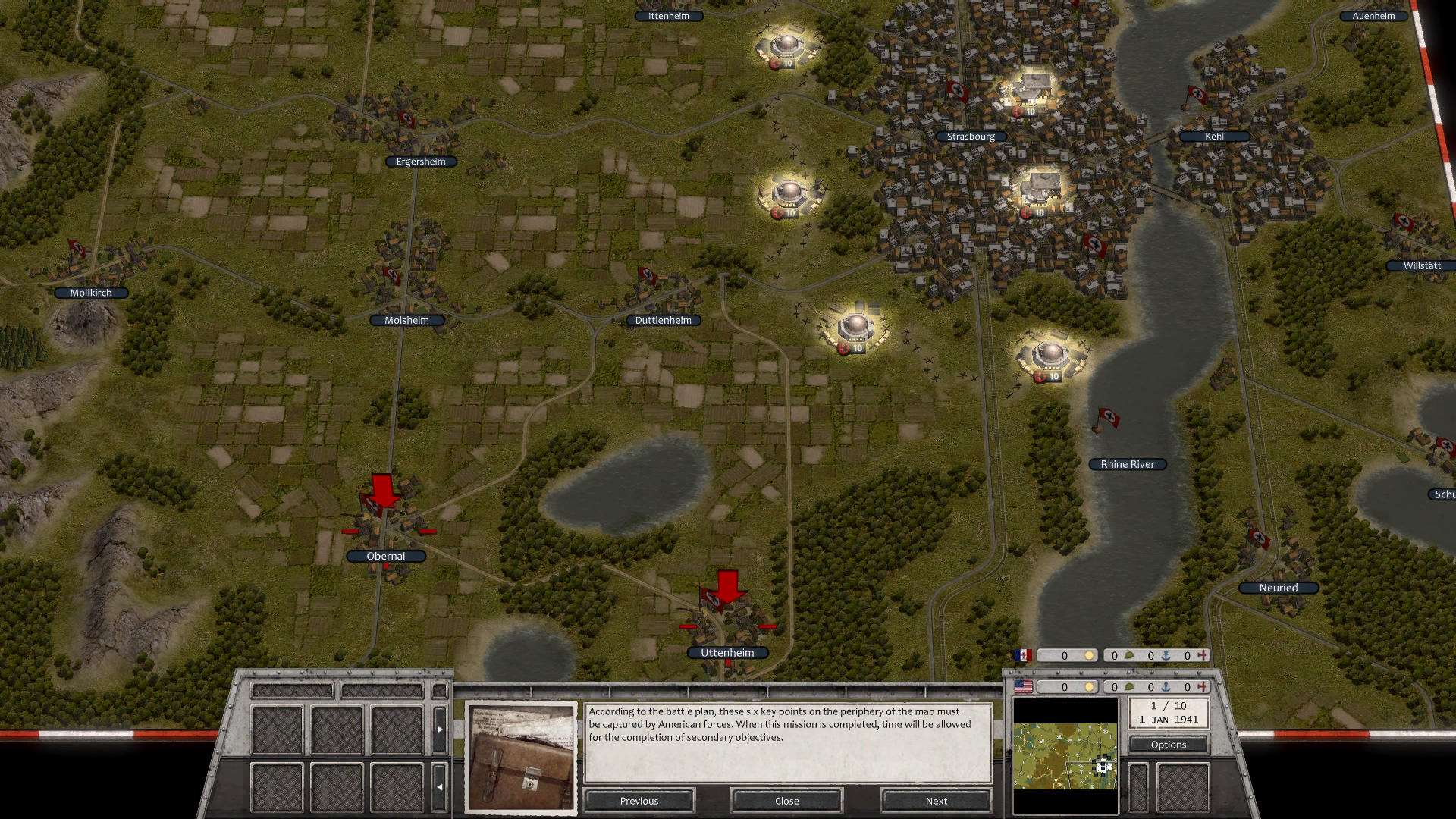The width and height of the screenshot is (1456, 819).
Task: Click the French flag faction icon
Action: tap(1023, 655)
